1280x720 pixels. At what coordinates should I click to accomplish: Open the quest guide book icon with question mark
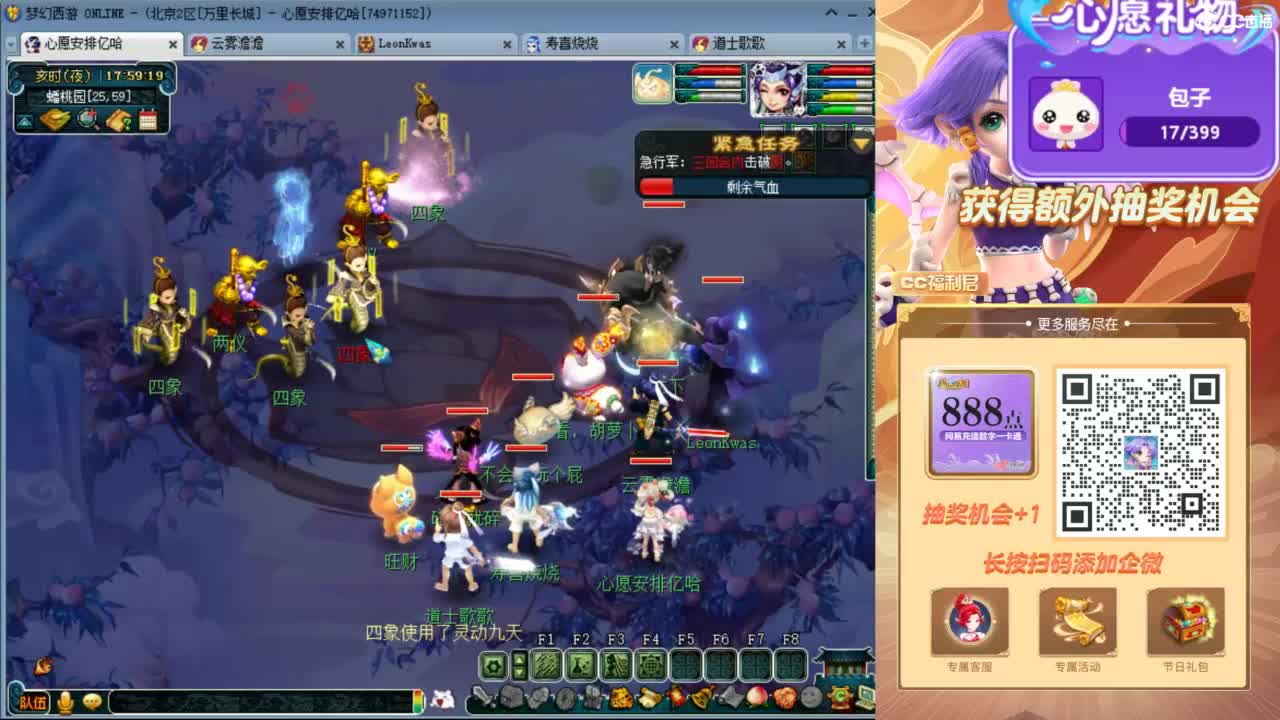point(118,121)
